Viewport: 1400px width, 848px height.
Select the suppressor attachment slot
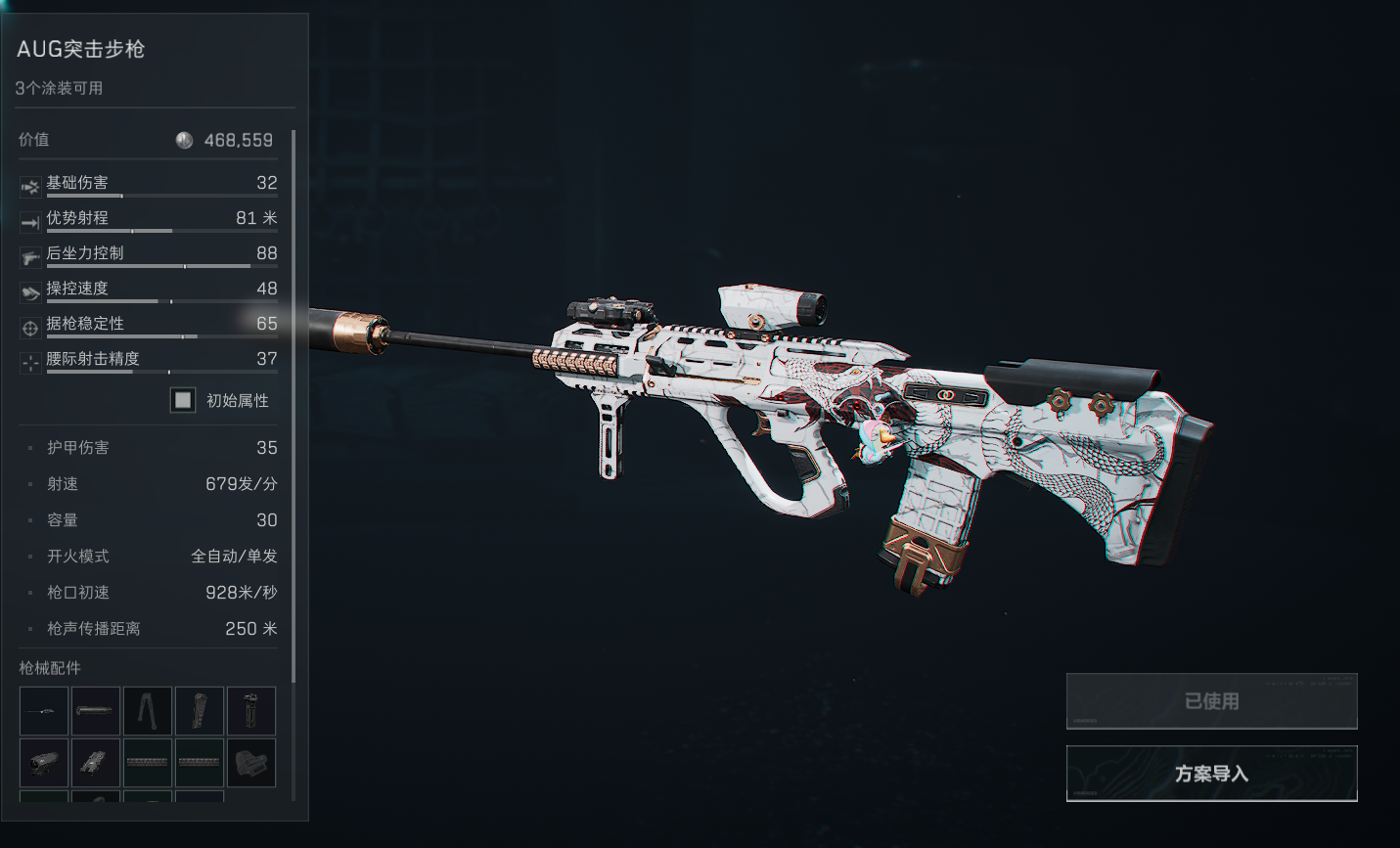tap(96, 711)
